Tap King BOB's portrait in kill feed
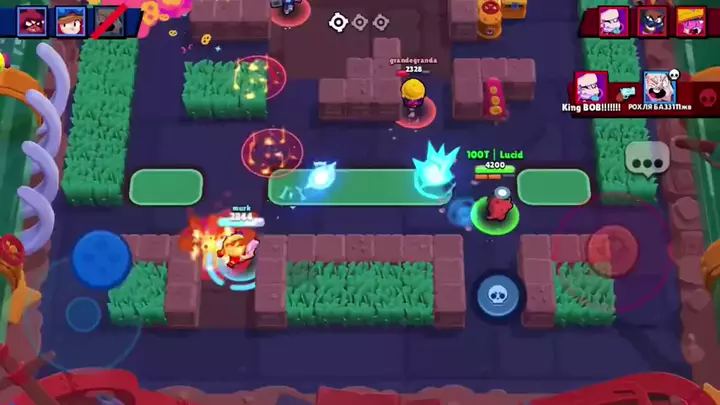The height and width of the screenshot is (405, 720). pos(590,87)
